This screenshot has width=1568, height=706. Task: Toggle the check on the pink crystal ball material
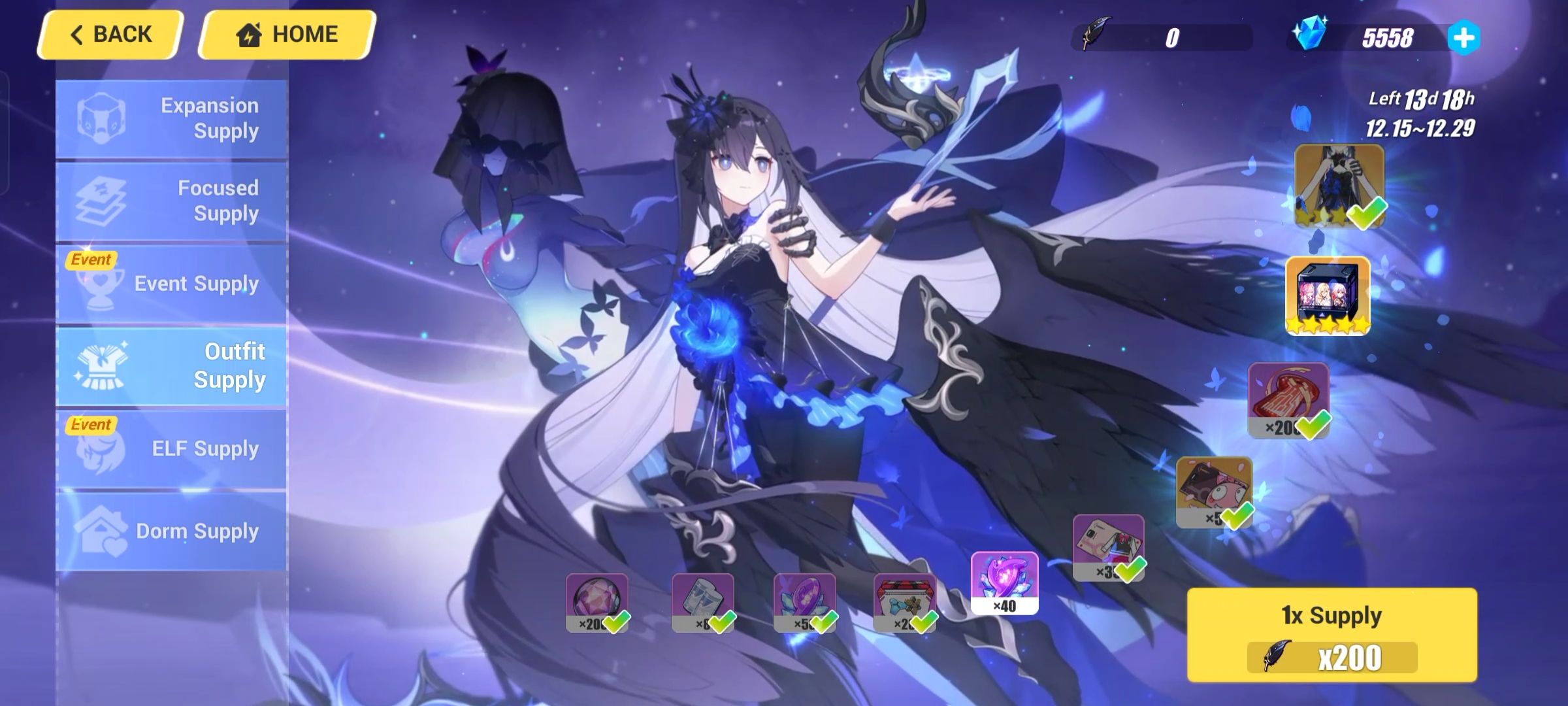[x=619, y=624]
